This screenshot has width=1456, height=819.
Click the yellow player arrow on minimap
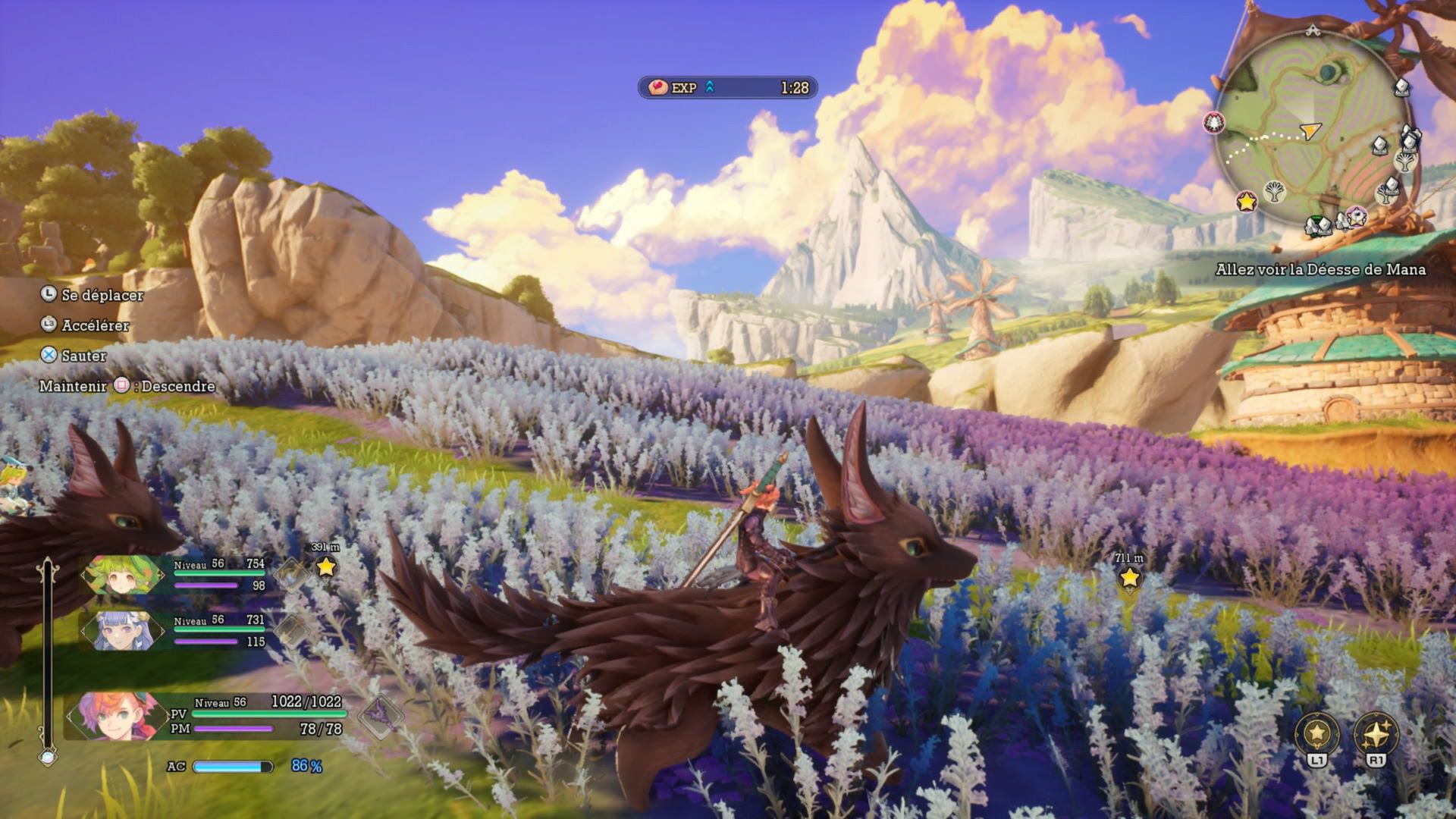[x=1310, y=130]
